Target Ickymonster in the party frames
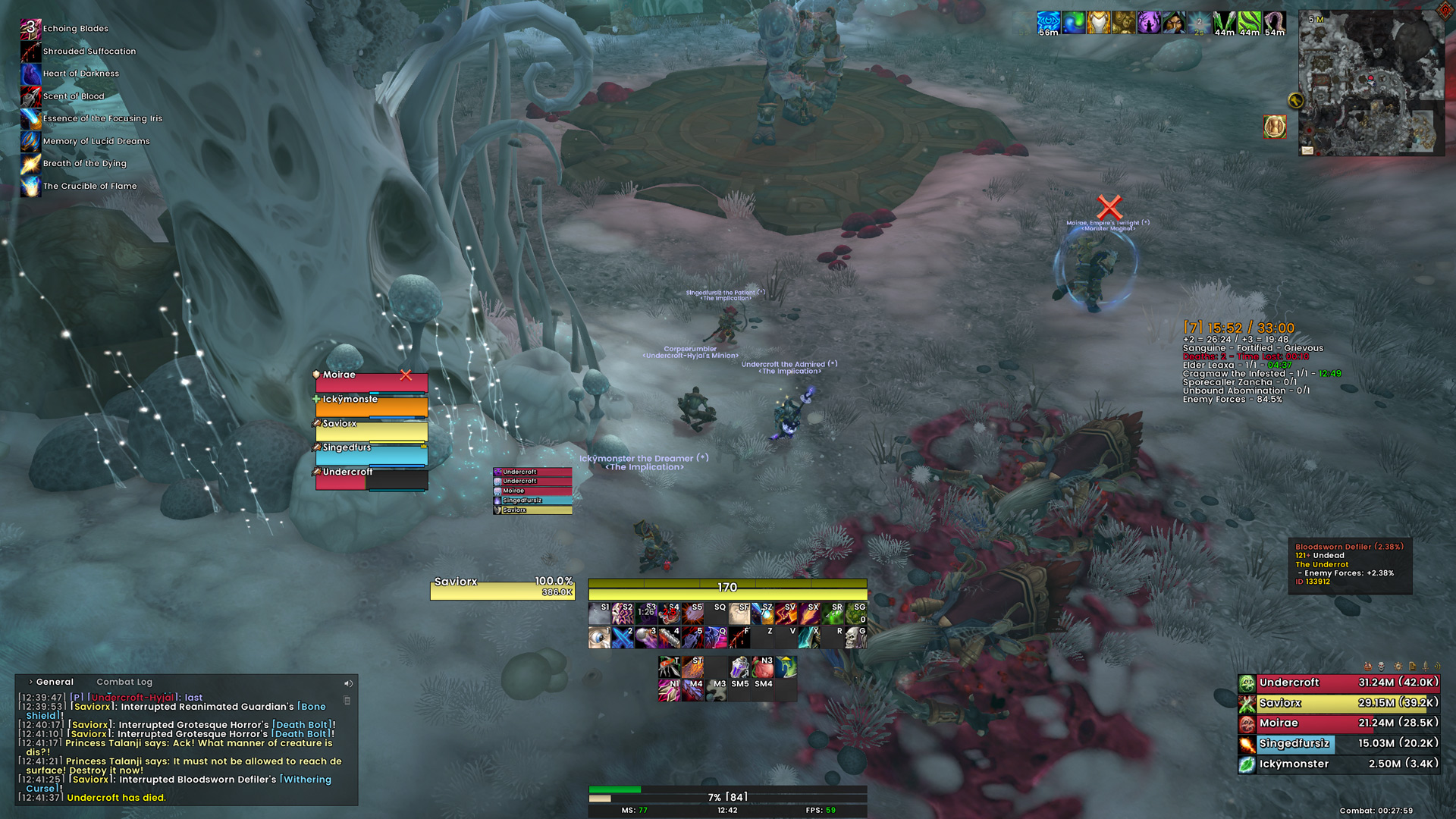 [x=372, y=406]
